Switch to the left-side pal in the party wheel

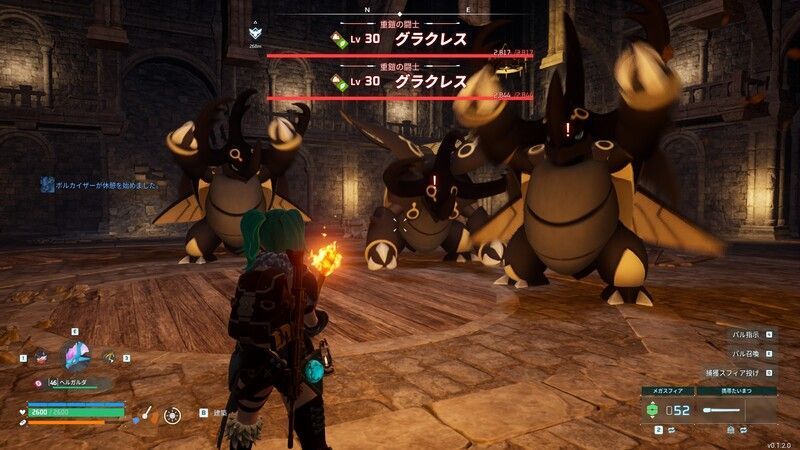point(41,356)
